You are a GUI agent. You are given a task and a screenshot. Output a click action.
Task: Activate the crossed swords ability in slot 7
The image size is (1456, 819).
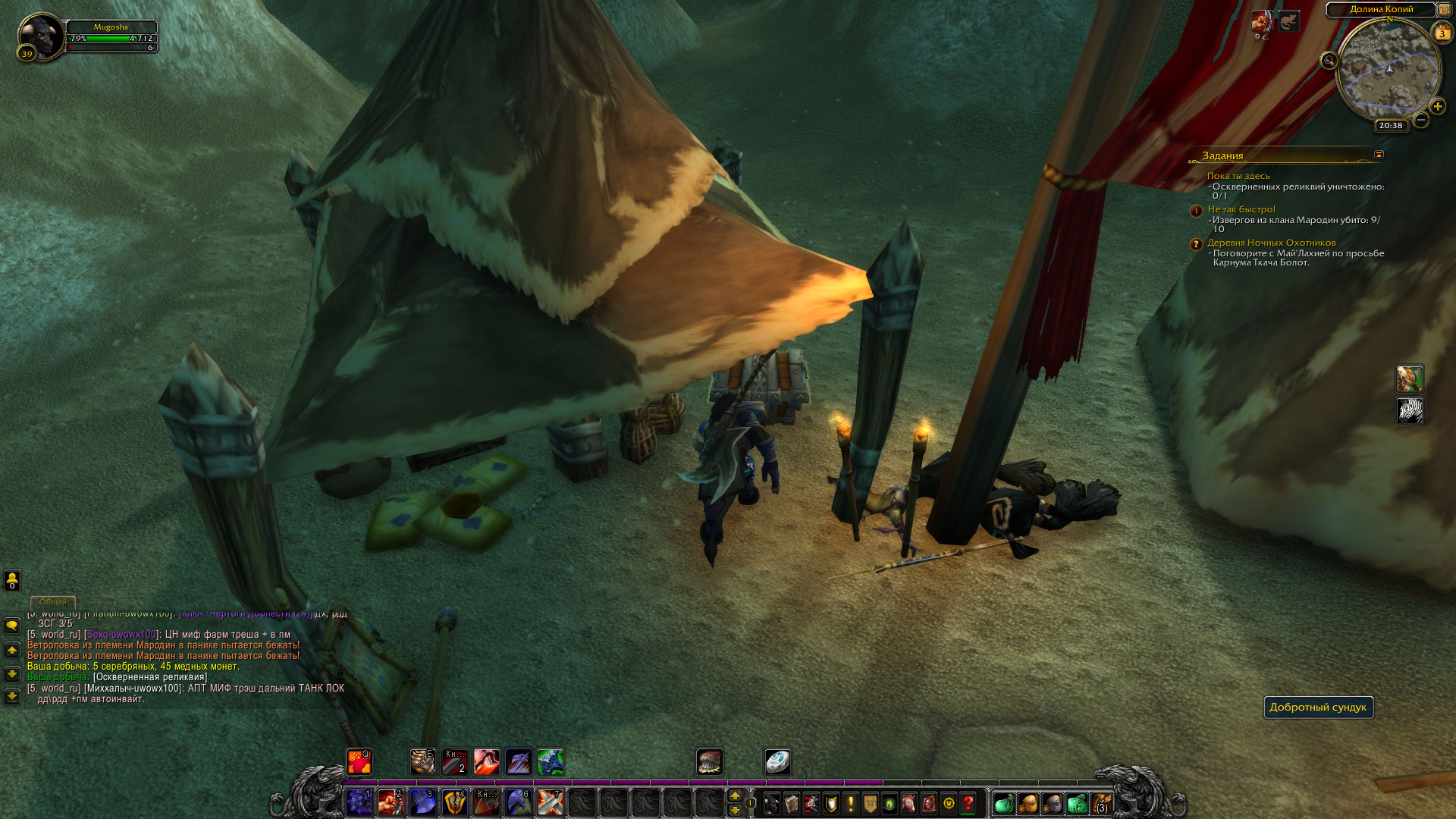click(x=550, y=802)
